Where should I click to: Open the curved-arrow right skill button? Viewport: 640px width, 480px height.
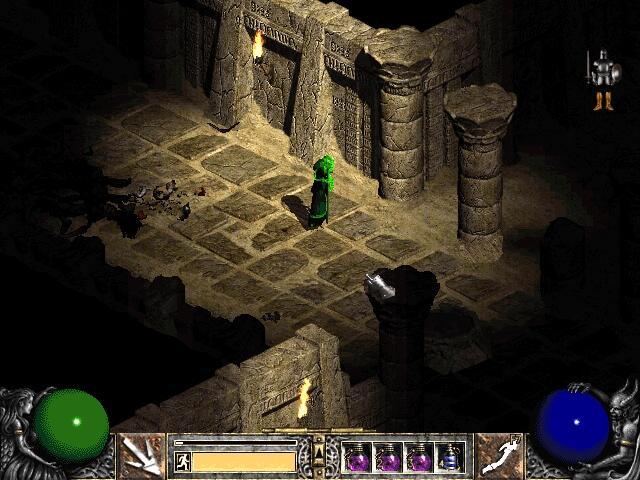[x=499, y=456]
